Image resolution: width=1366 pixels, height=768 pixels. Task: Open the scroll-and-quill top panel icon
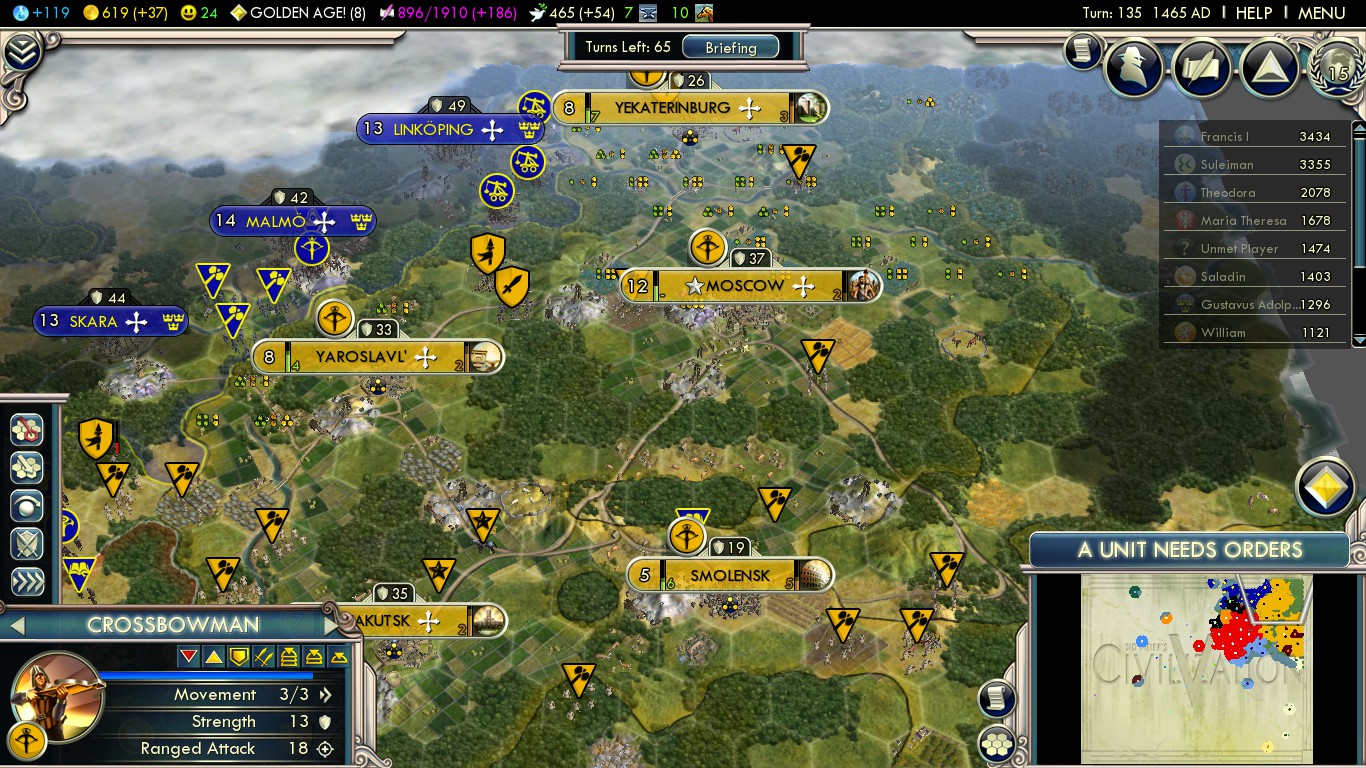pyautogui.click(x=1201, y=67)
